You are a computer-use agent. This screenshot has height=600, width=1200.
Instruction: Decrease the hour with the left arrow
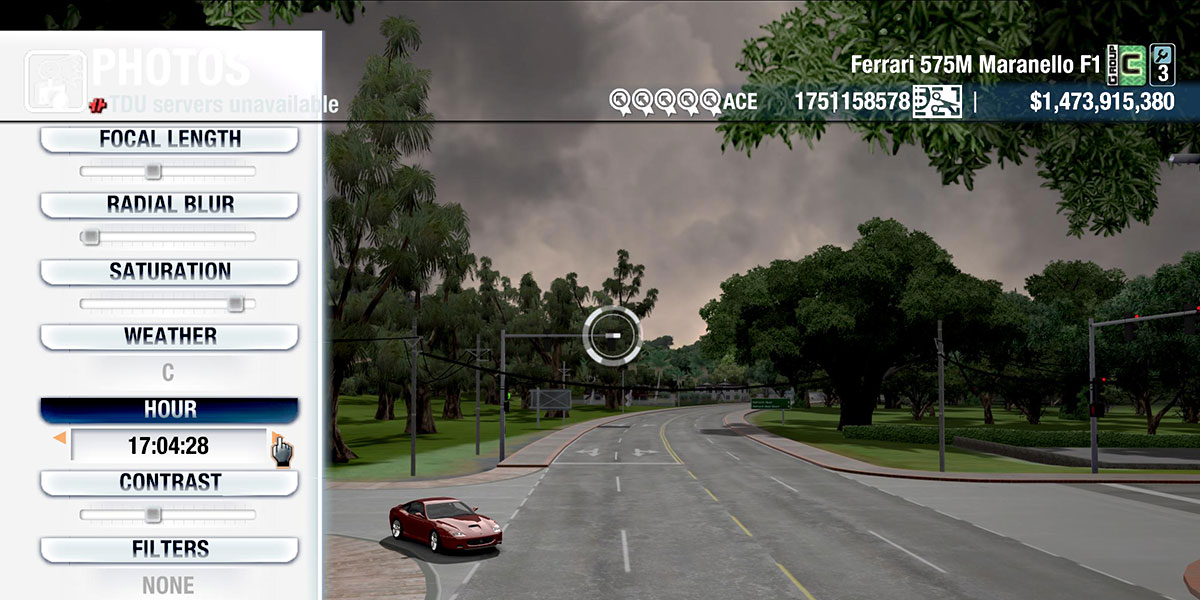click(60, 437)
